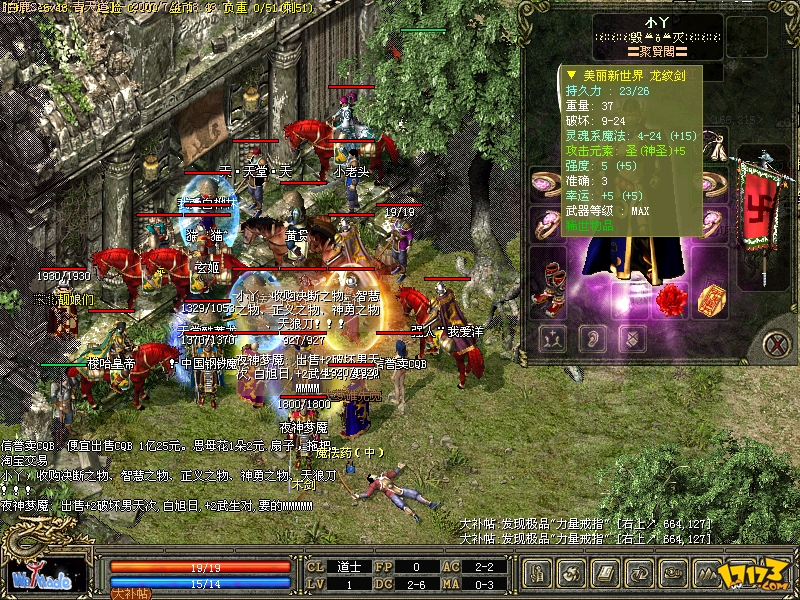Click the sparkle figures button in the equipment panel

[552, 338]
